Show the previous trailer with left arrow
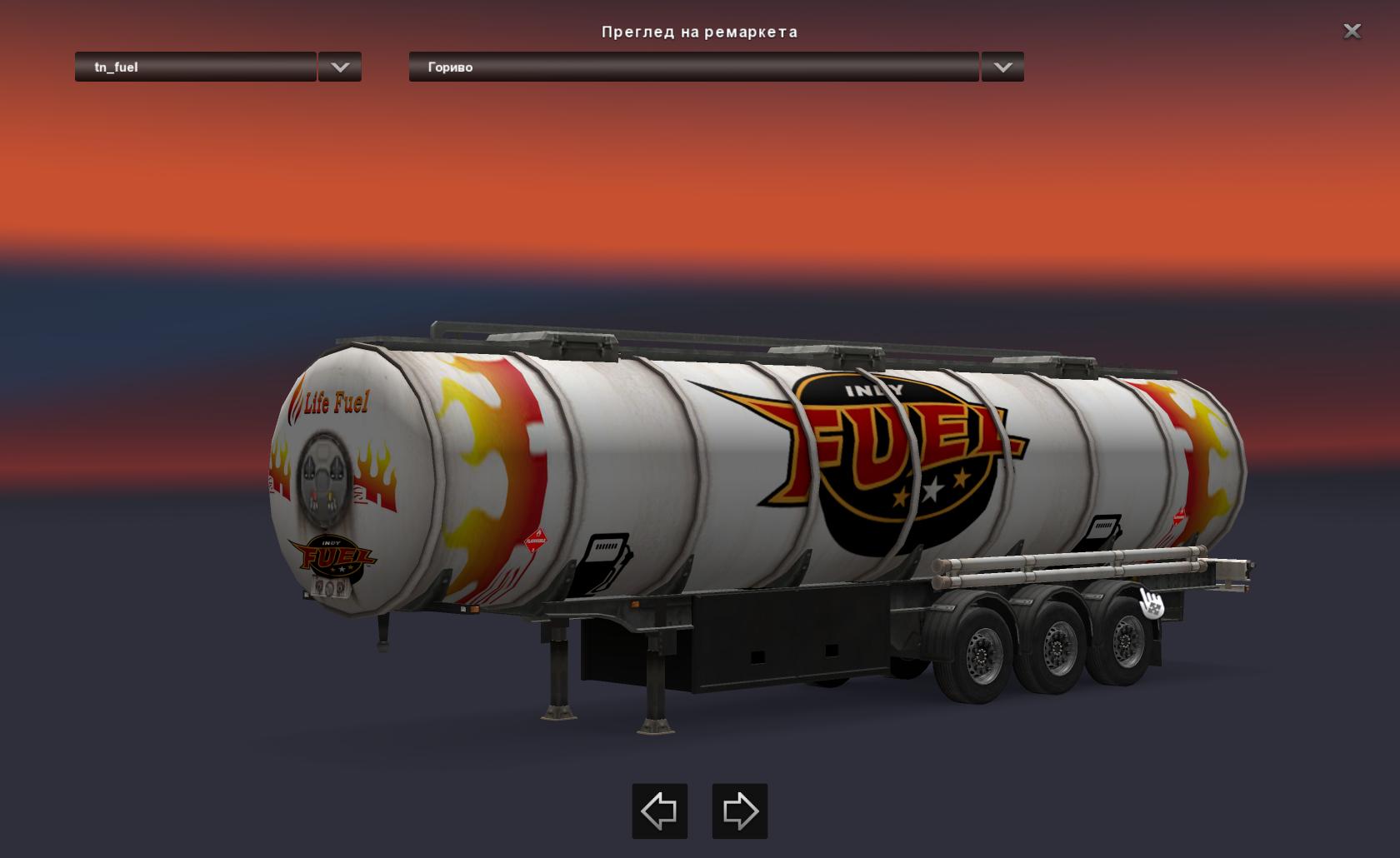Screen dimensions: 1400x858 [x=659, y=811]
